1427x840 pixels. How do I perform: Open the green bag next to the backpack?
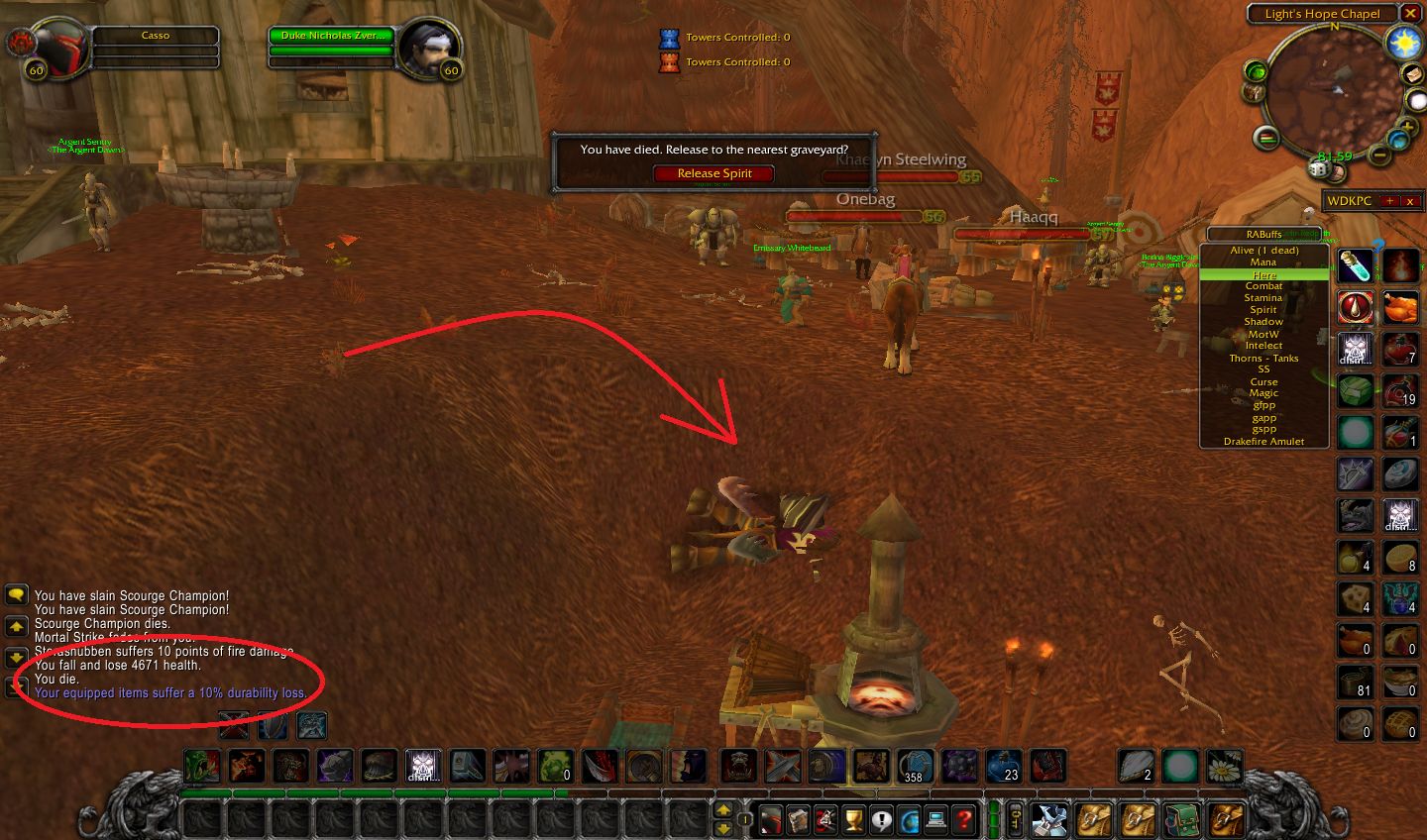[x=1182, y=819]
